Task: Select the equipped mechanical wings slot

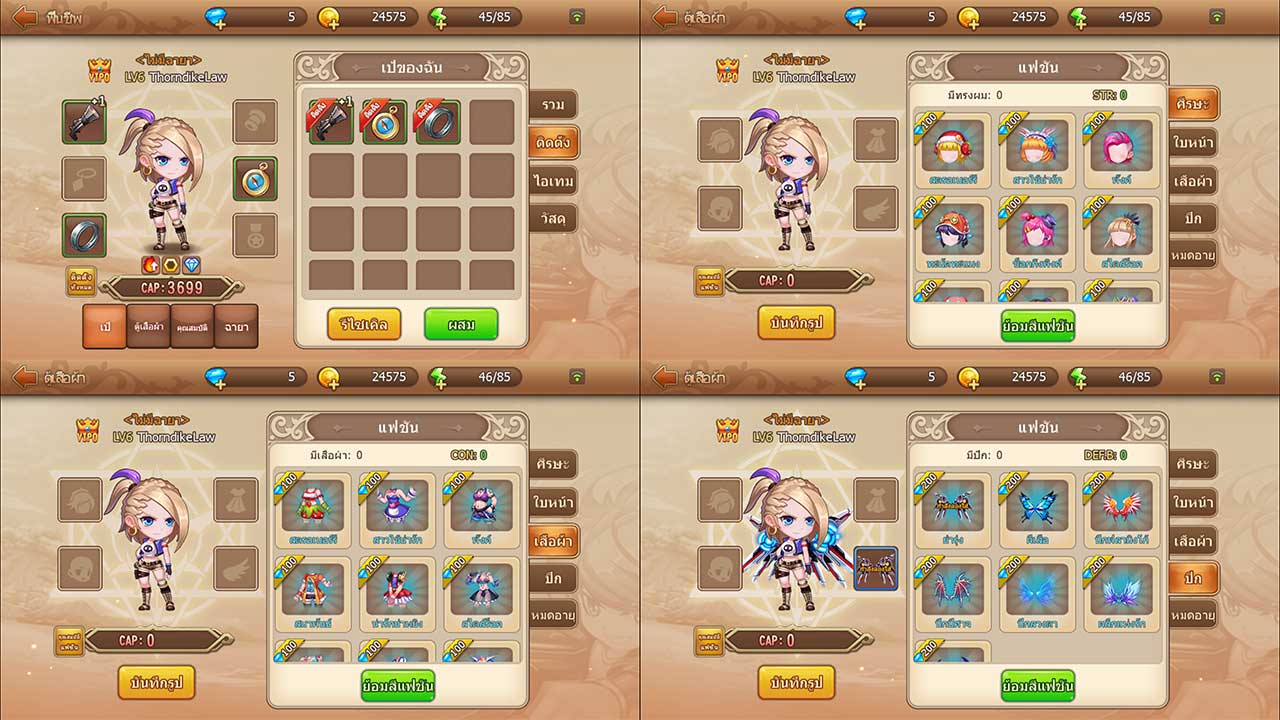Action: pos(875,568)
